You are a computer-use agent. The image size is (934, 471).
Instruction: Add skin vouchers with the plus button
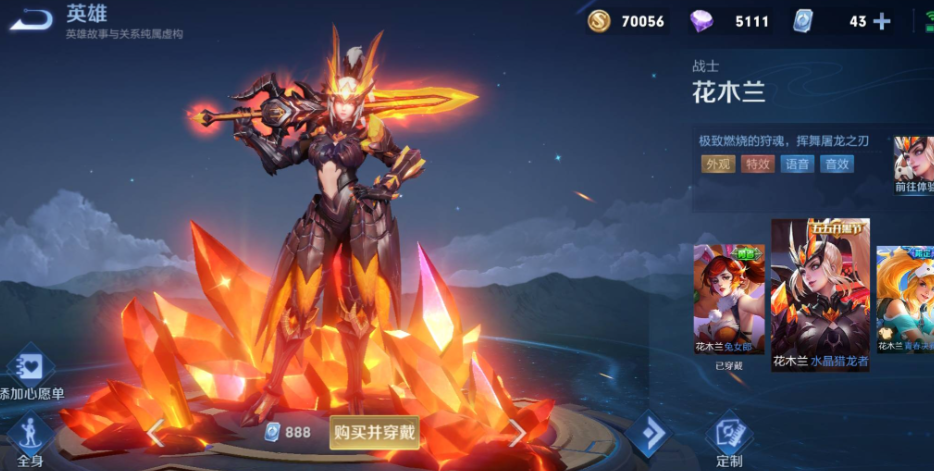pyautogui.click(x=881, y=21)
